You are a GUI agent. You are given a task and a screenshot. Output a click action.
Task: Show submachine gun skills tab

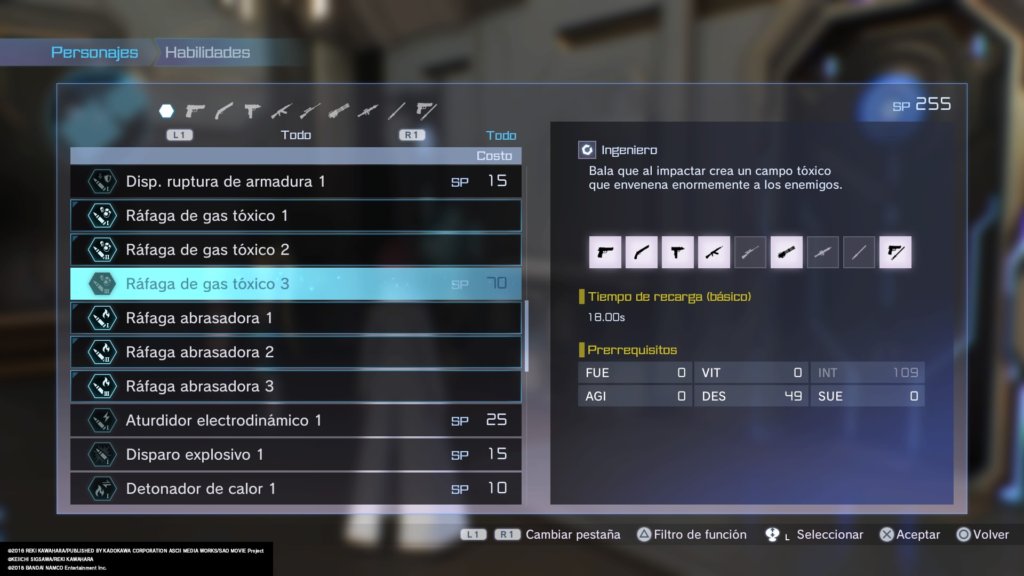[252, 110]
